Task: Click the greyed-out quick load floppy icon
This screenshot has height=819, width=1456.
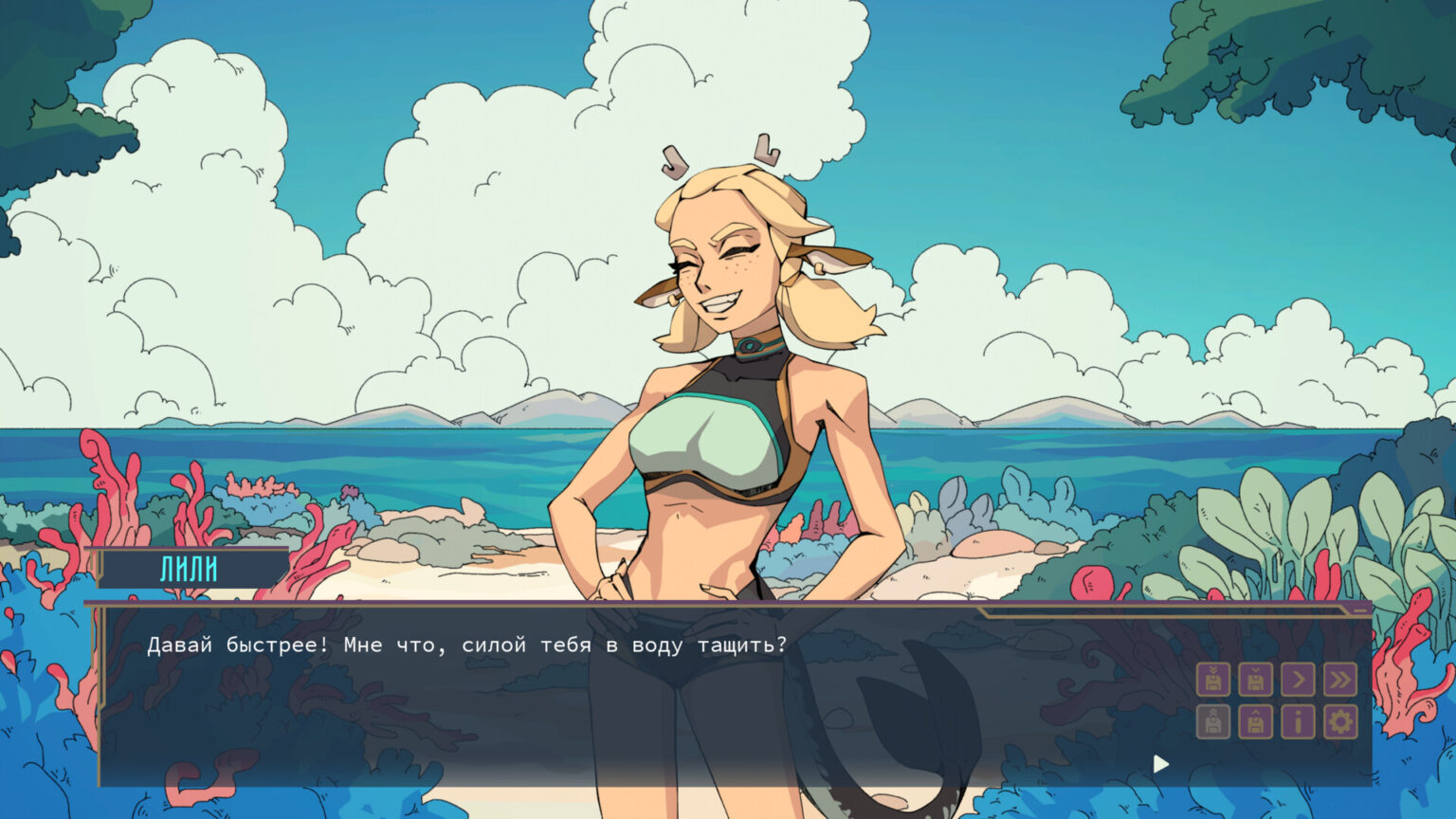Action: tap(1213, 722)
